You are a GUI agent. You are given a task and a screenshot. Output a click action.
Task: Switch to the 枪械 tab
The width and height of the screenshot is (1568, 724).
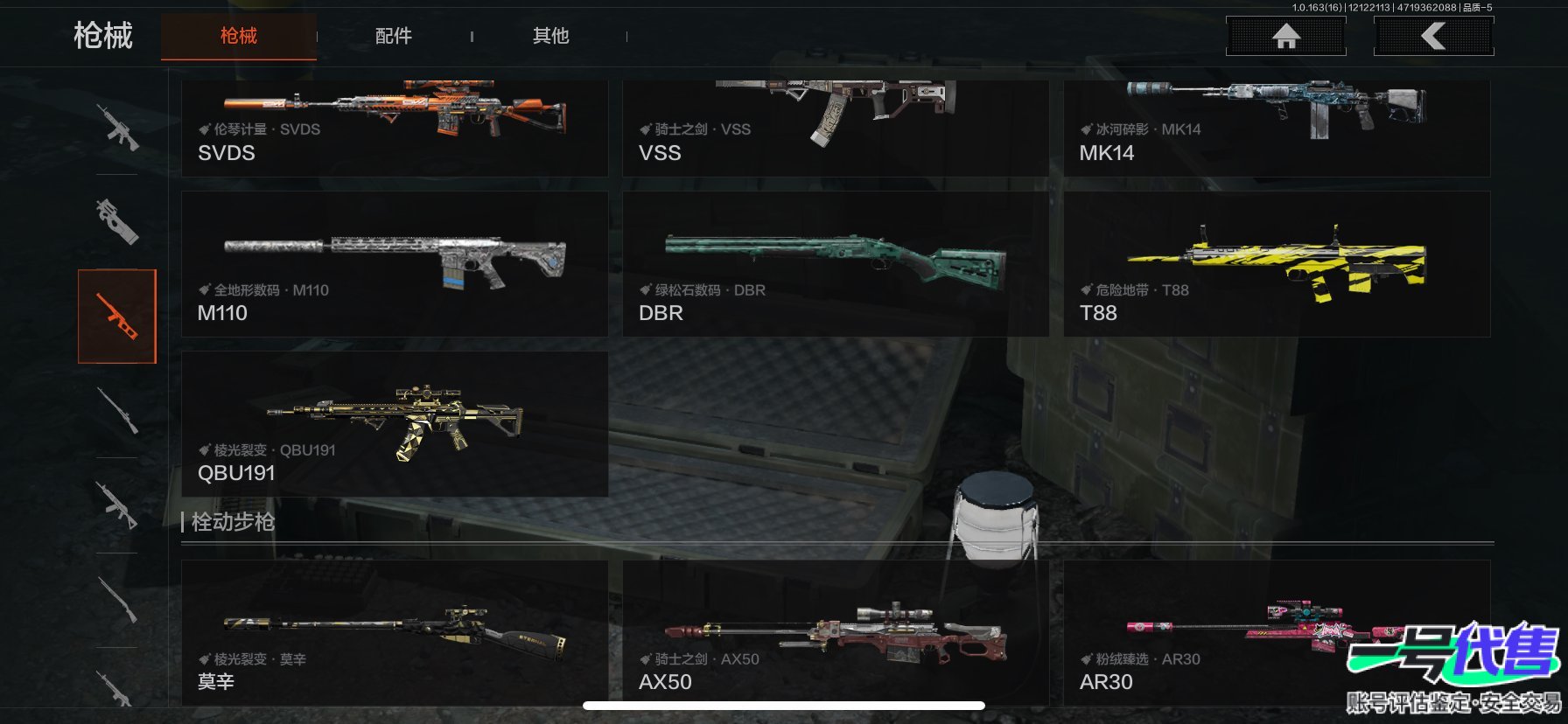(x=238, y=36)
